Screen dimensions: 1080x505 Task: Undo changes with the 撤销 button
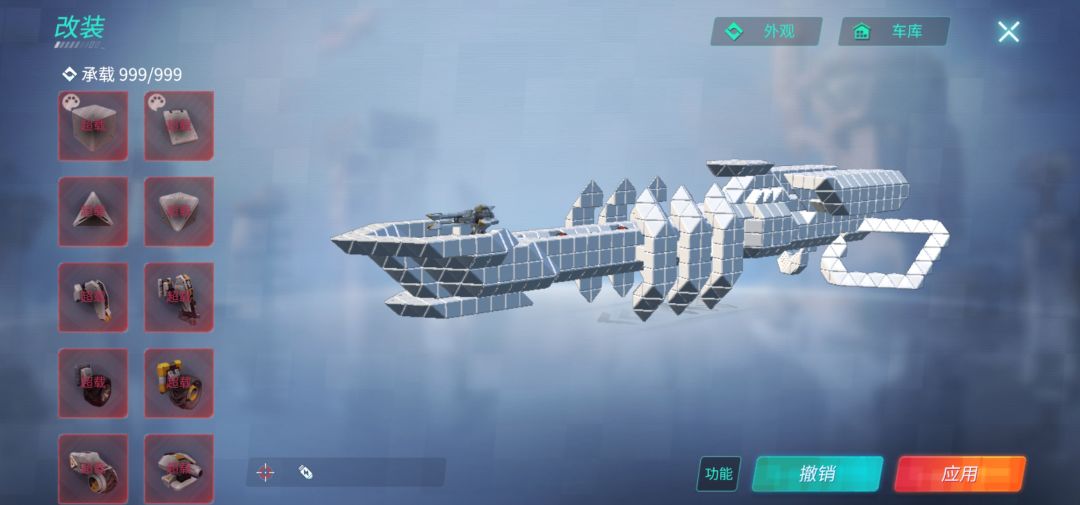(x=817, y=474)
